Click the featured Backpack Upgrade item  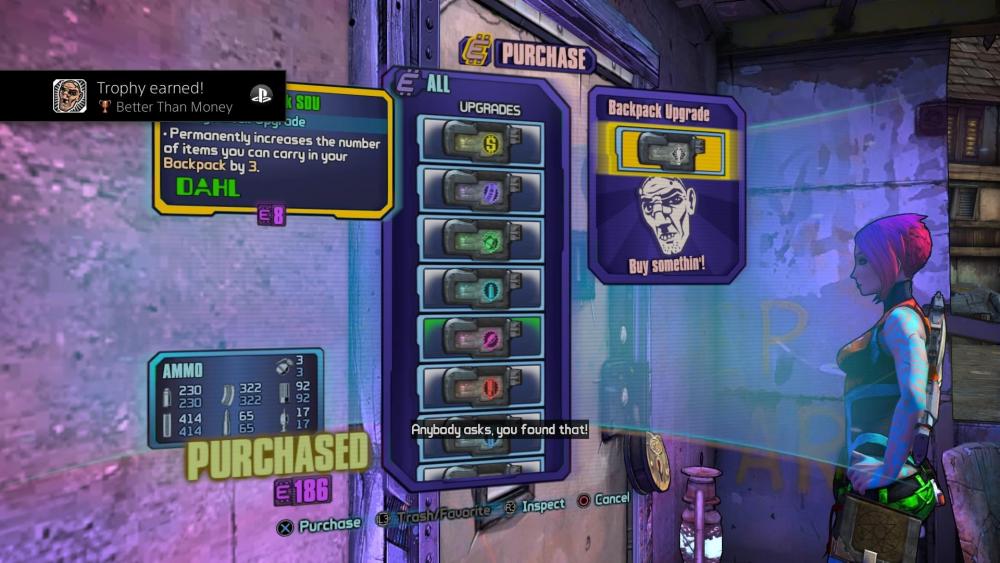coord(666,150)
